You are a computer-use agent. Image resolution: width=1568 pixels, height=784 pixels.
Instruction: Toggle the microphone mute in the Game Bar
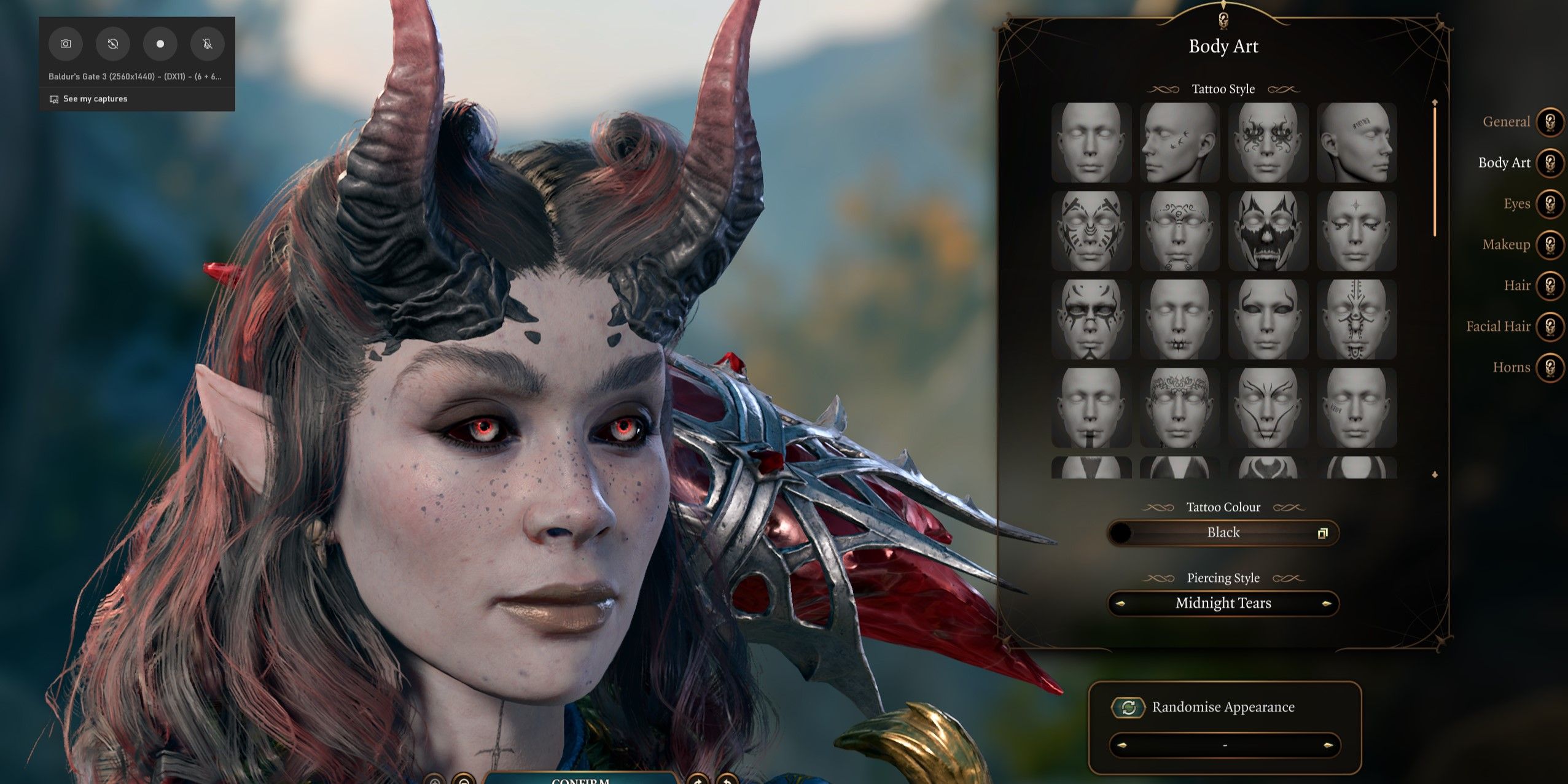[207, 44]
